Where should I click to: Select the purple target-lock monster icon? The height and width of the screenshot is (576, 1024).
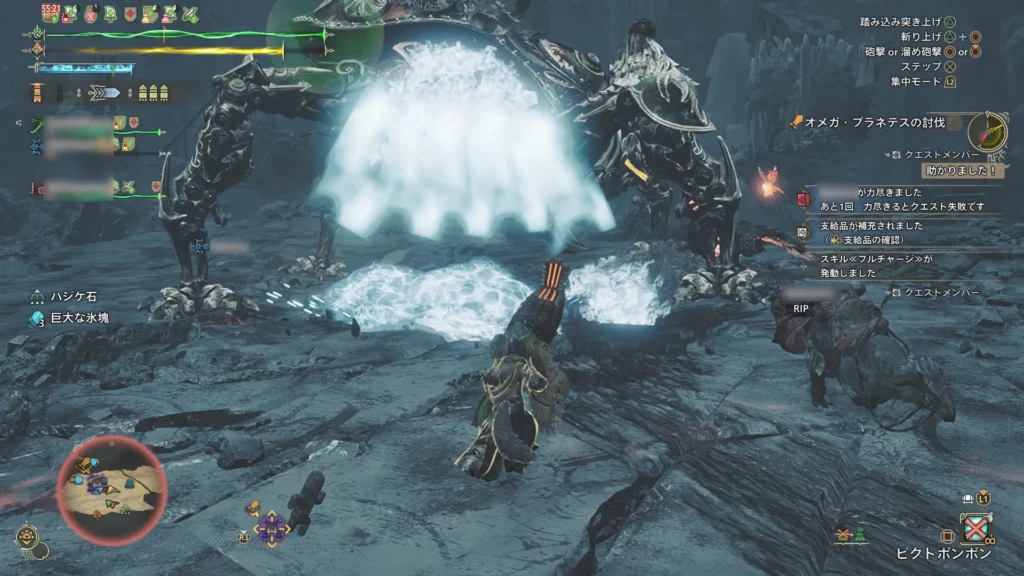point(270,526)
